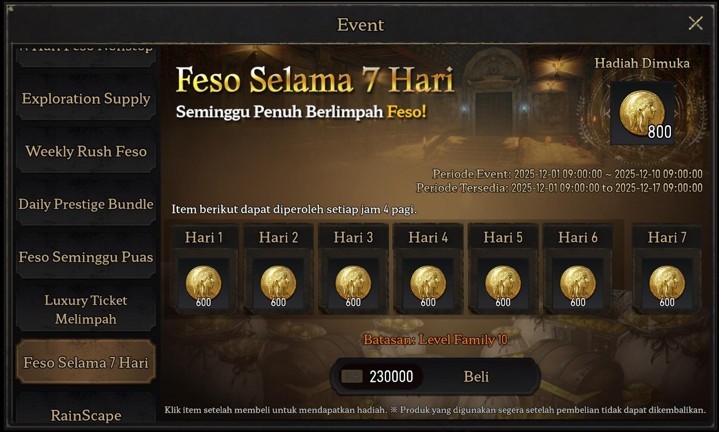The image size is (719, 432).
Task: Choose the Luxury Ticket Melimpah tab
Action: tap(86, 310)
